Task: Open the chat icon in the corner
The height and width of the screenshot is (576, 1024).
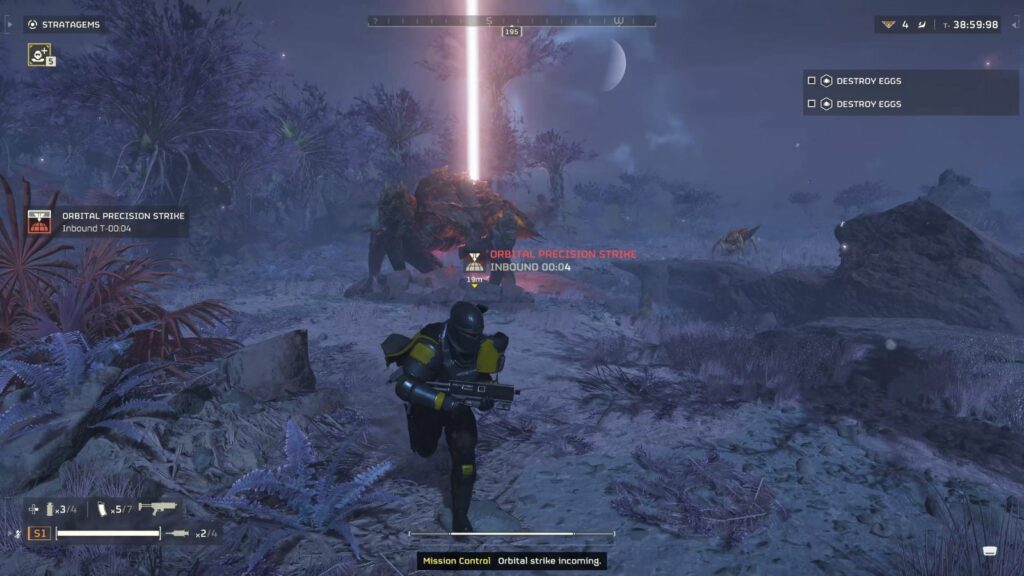Action: coord(989,551)
